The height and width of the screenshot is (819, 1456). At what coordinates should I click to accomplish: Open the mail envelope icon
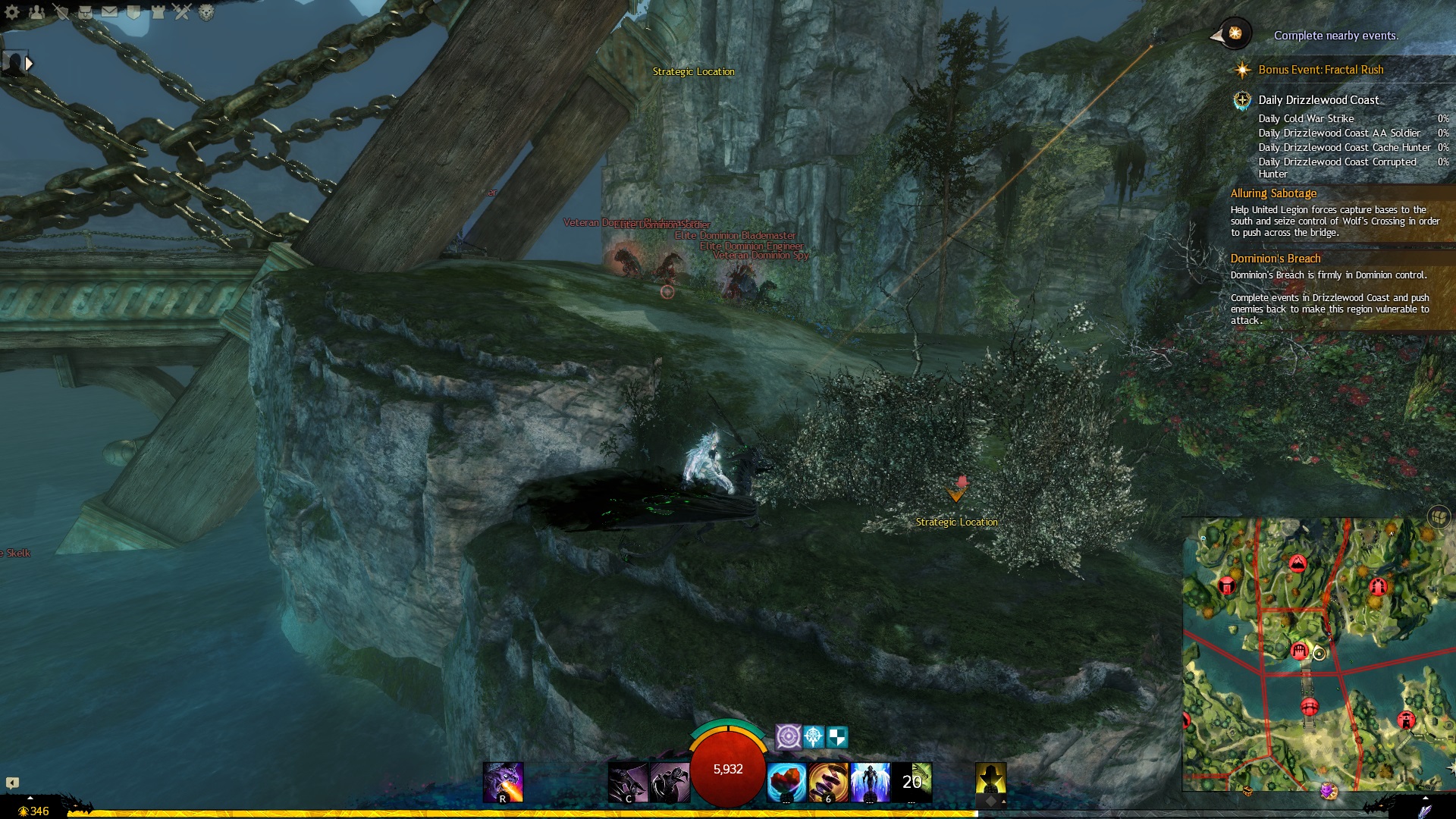click(110, 11)
